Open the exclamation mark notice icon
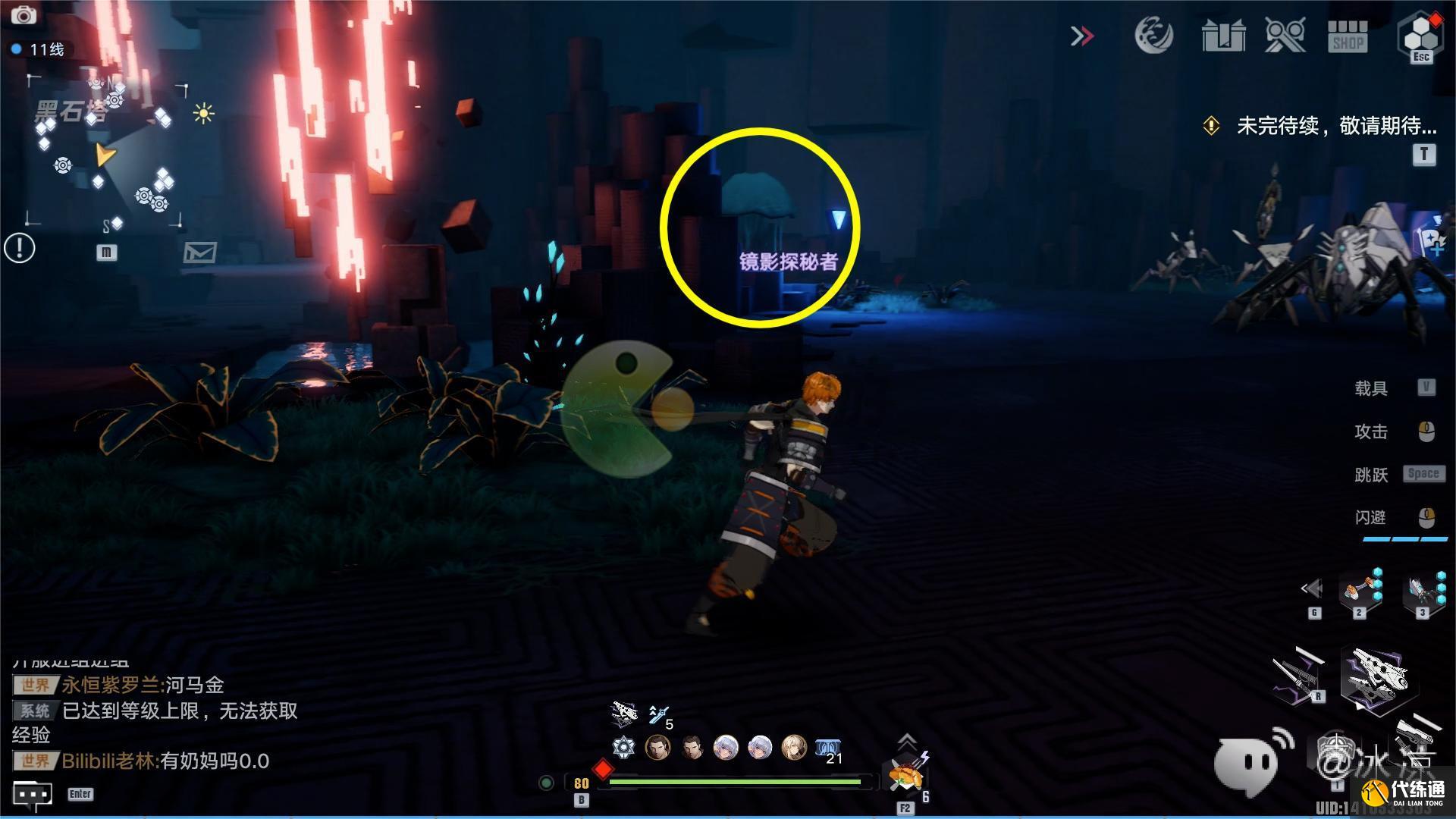The width and height of the screenshot is (1456, 819). [x=20, y=248]
